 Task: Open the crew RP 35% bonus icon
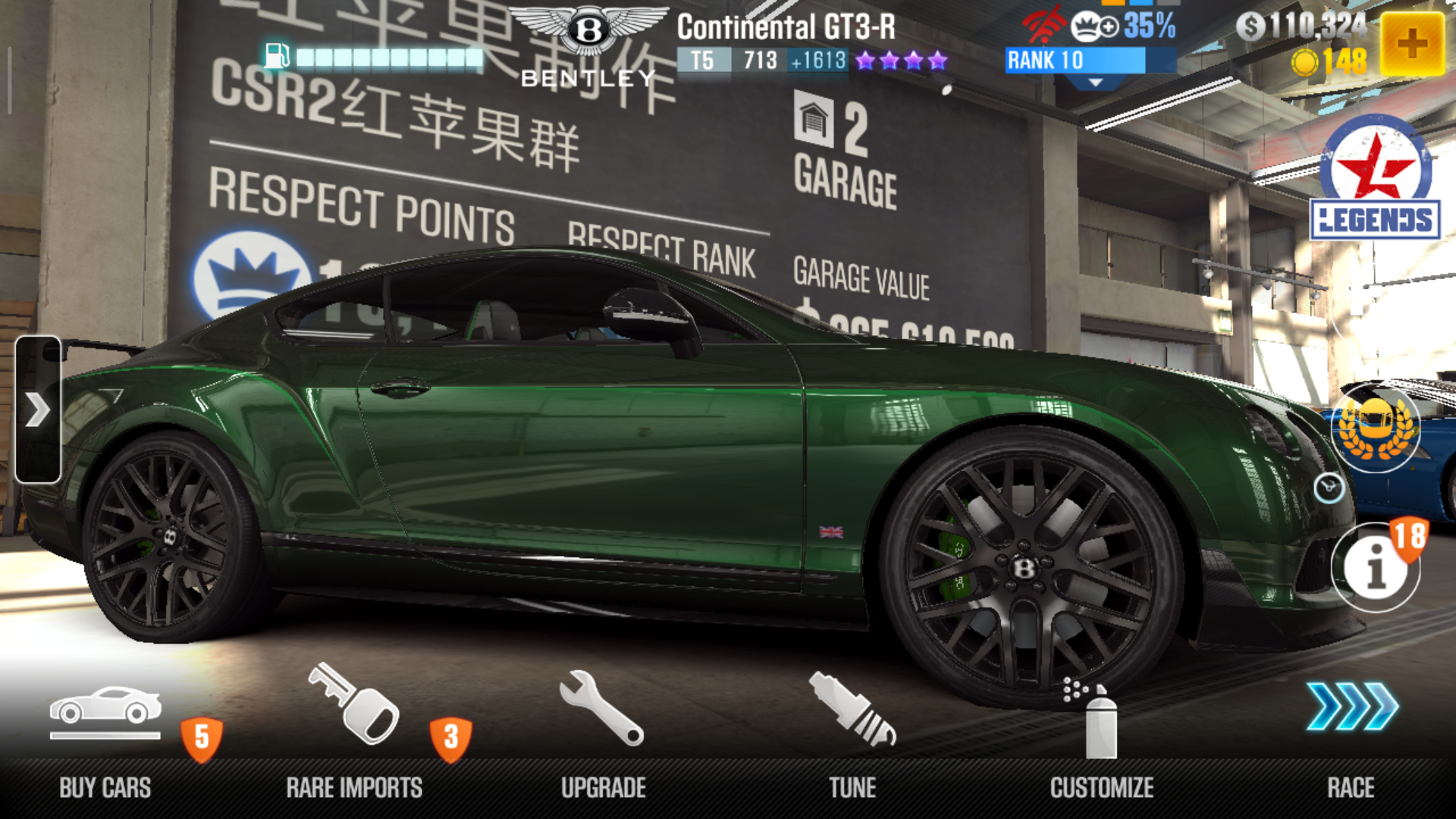(x=1122, y=27)
